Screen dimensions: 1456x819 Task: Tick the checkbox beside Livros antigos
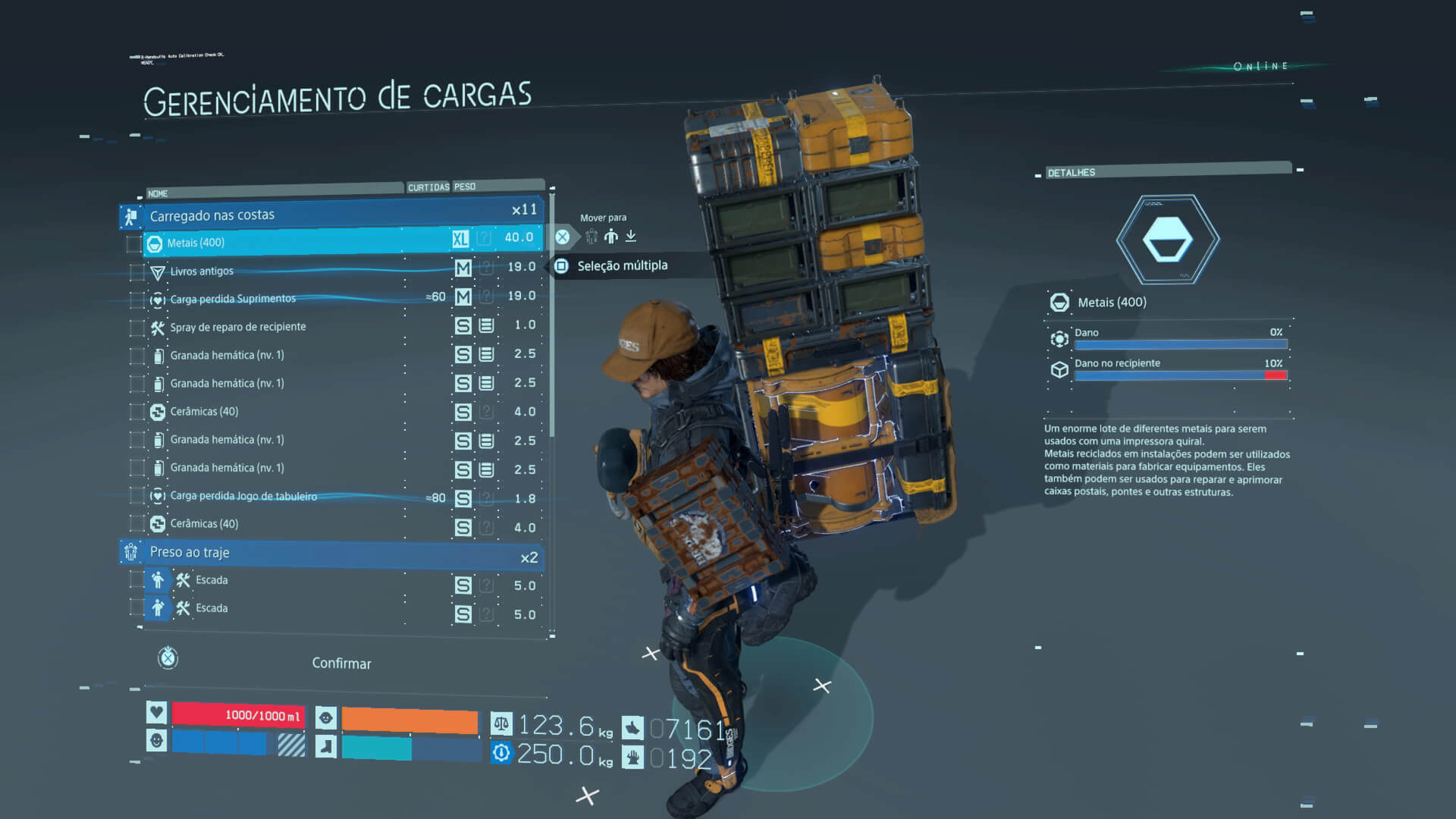click(x=136, y=271)
